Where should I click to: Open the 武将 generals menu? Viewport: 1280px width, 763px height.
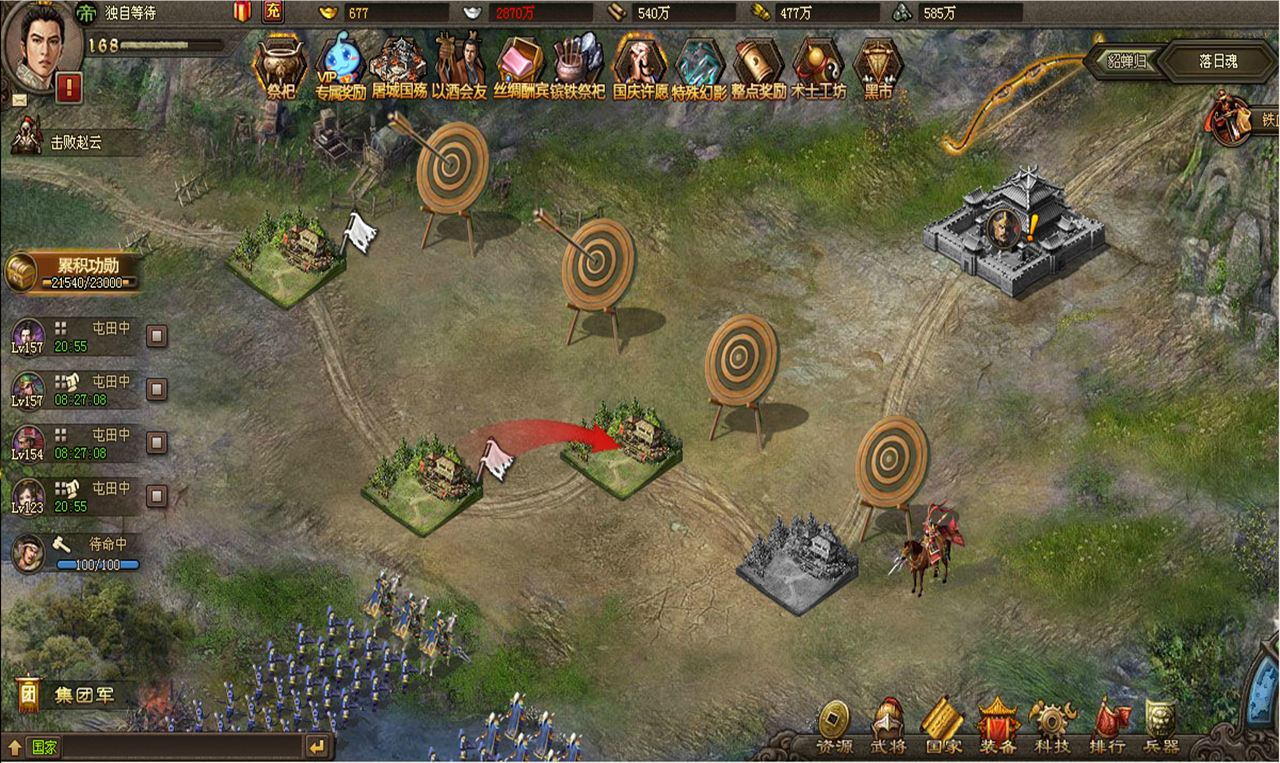[886, 727]
